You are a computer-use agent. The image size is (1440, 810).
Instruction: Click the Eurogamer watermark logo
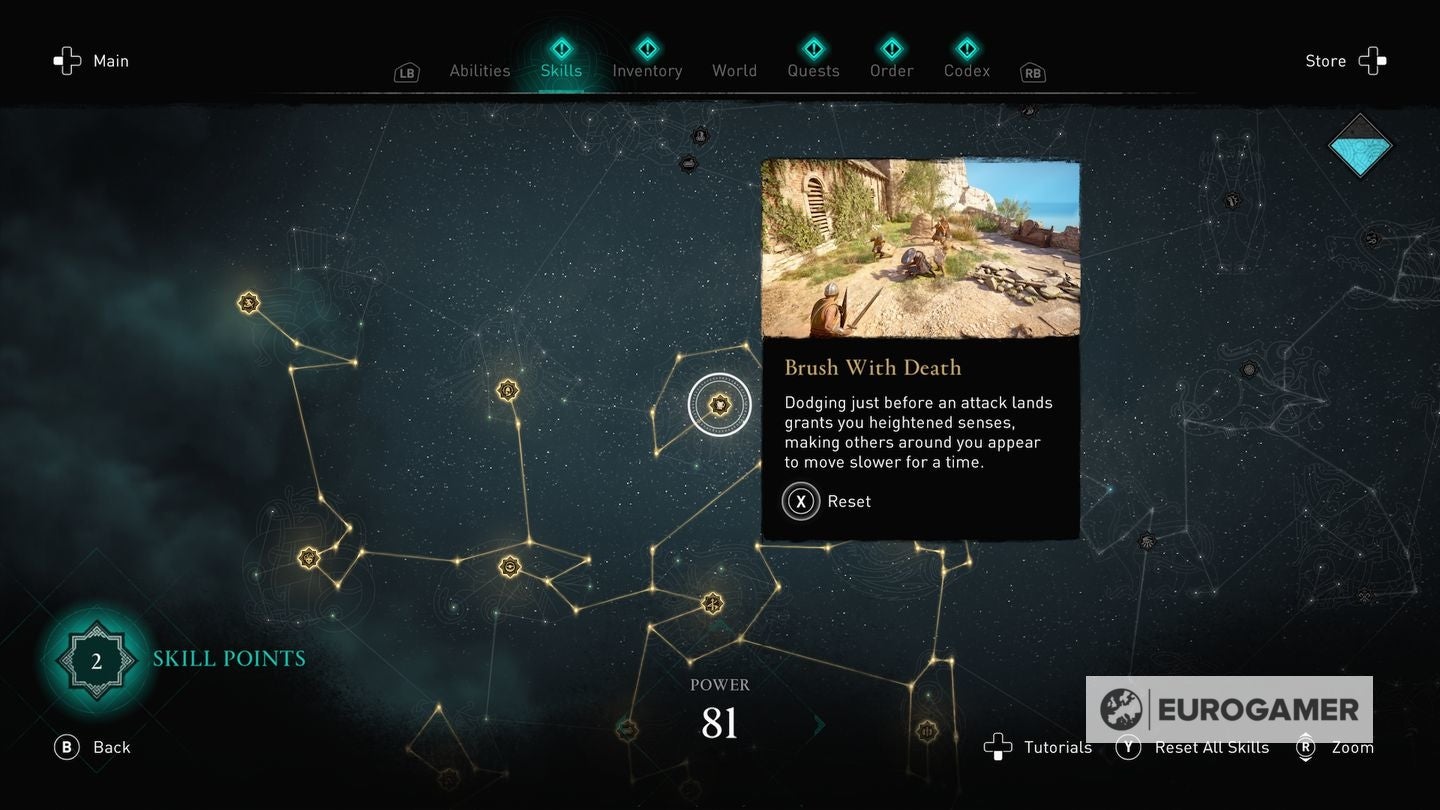[1229, 709]
